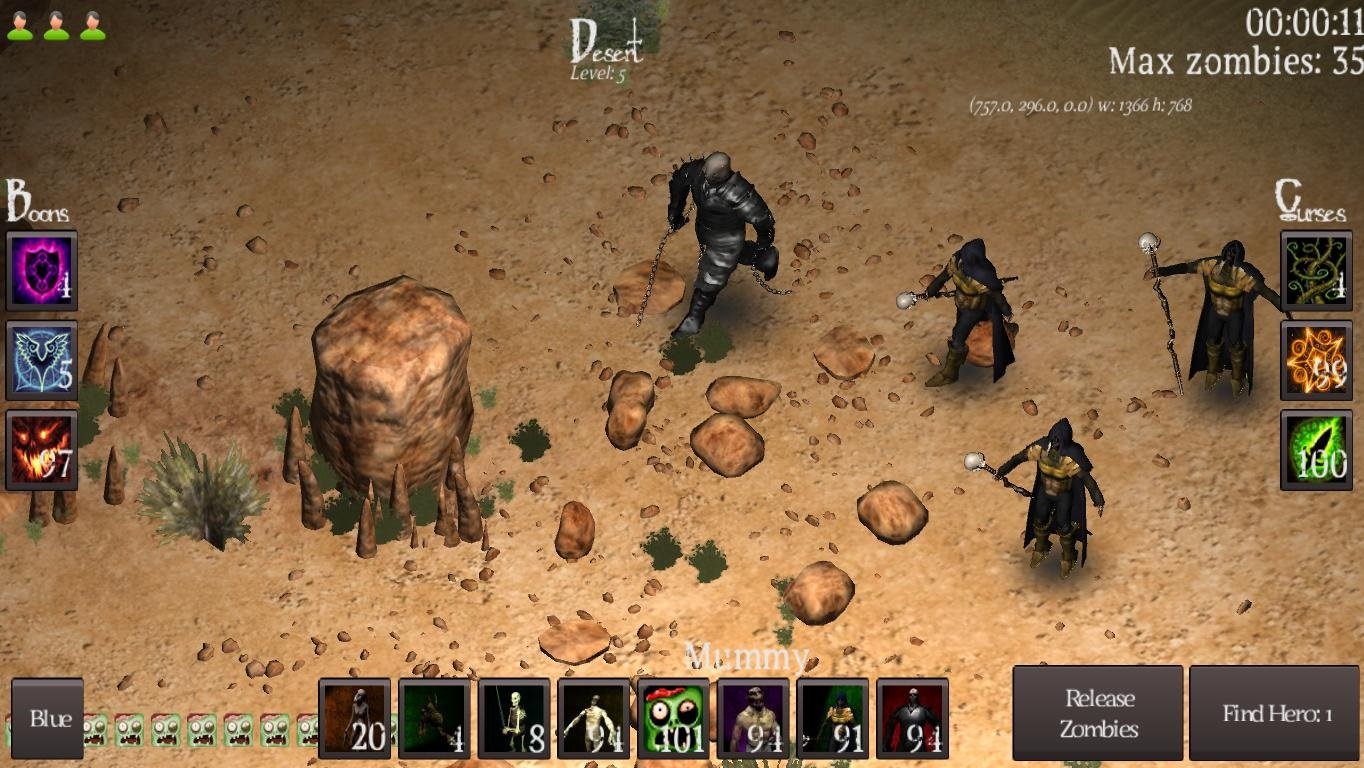
Task: Activate the fiery demon boon showing 97
Action: click(x=40, y=452)
